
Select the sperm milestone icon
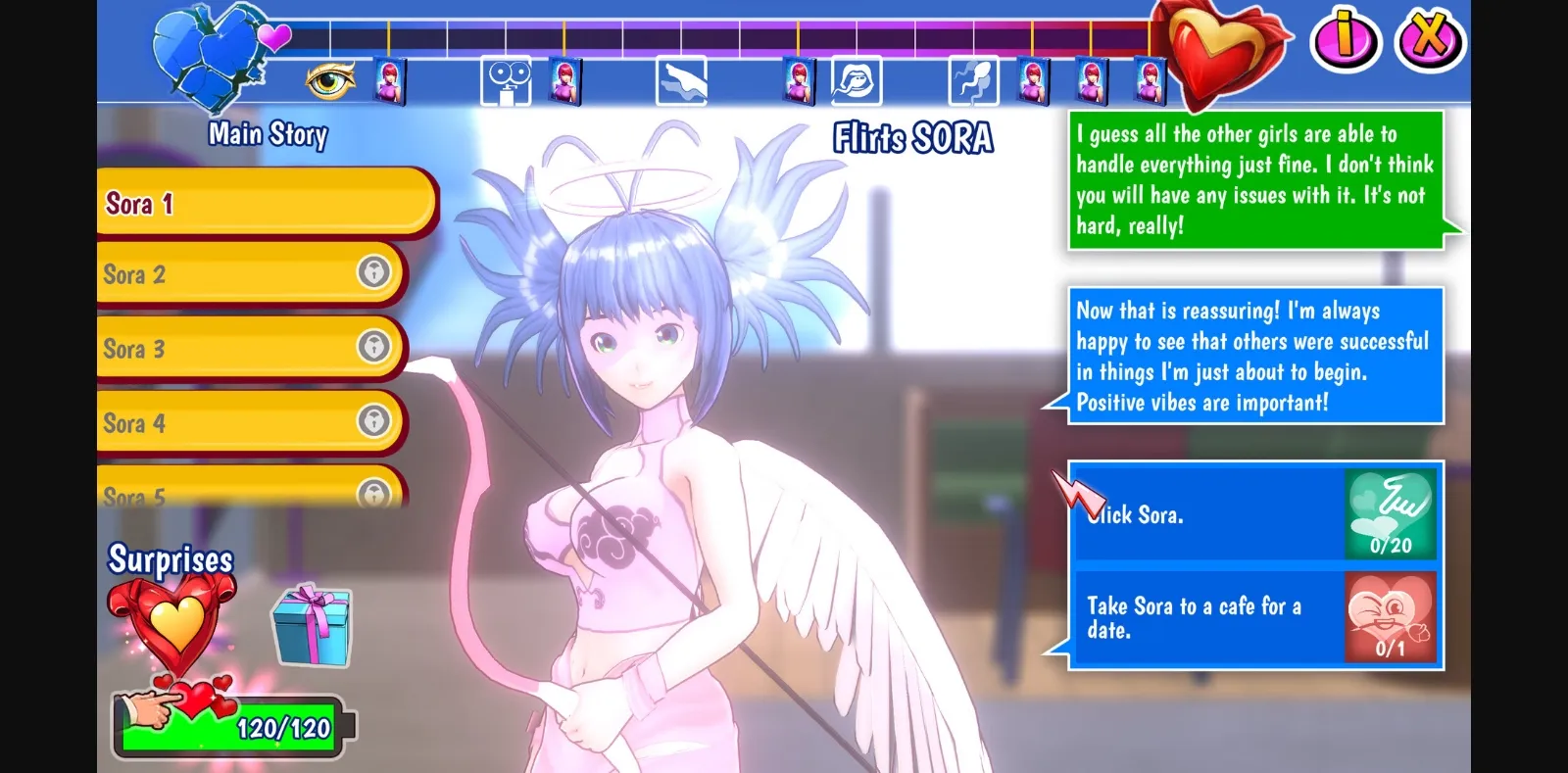[x=972, y=80]
